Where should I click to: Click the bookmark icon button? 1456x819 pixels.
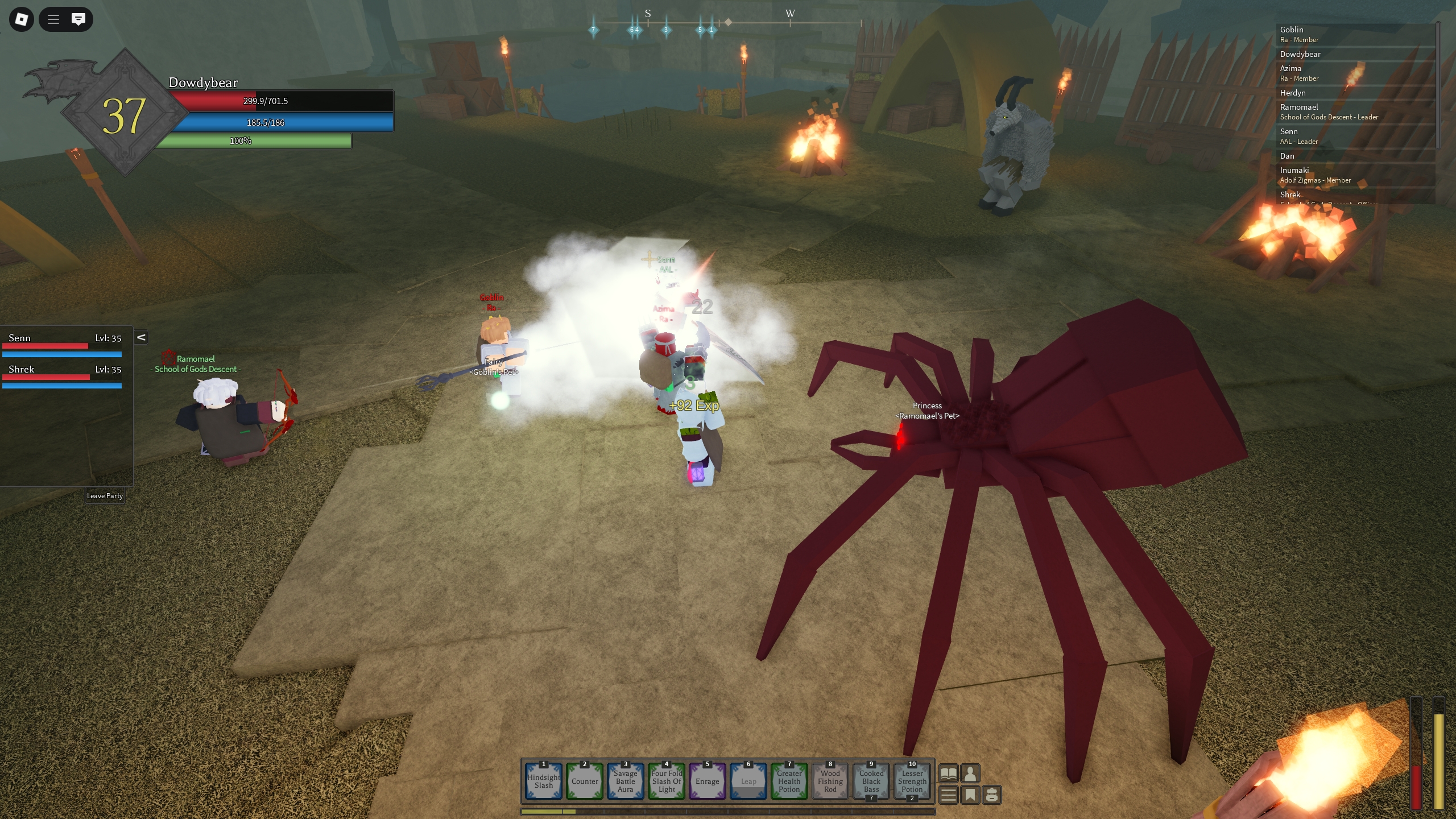pos(970,795)
